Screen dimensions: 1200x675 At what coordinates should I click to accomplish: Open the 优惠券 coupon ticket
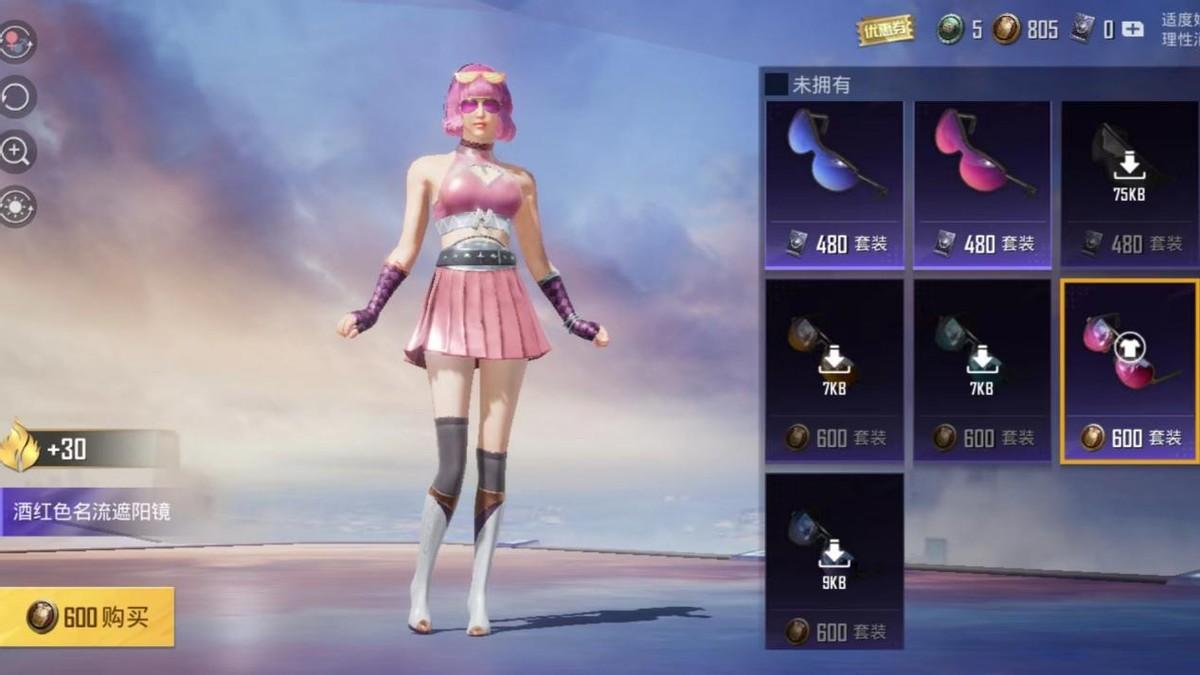(885, 29)
